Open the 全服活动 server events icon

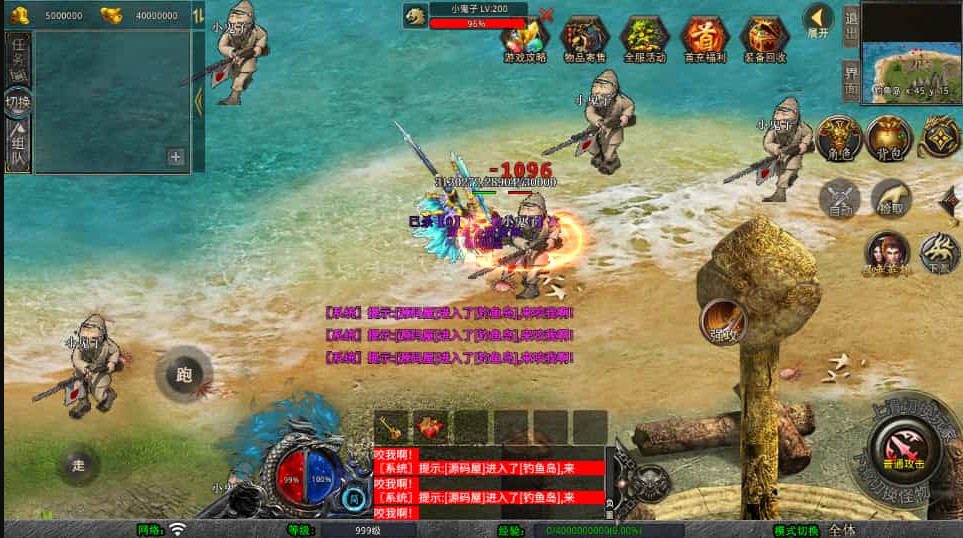click(644, 39)
